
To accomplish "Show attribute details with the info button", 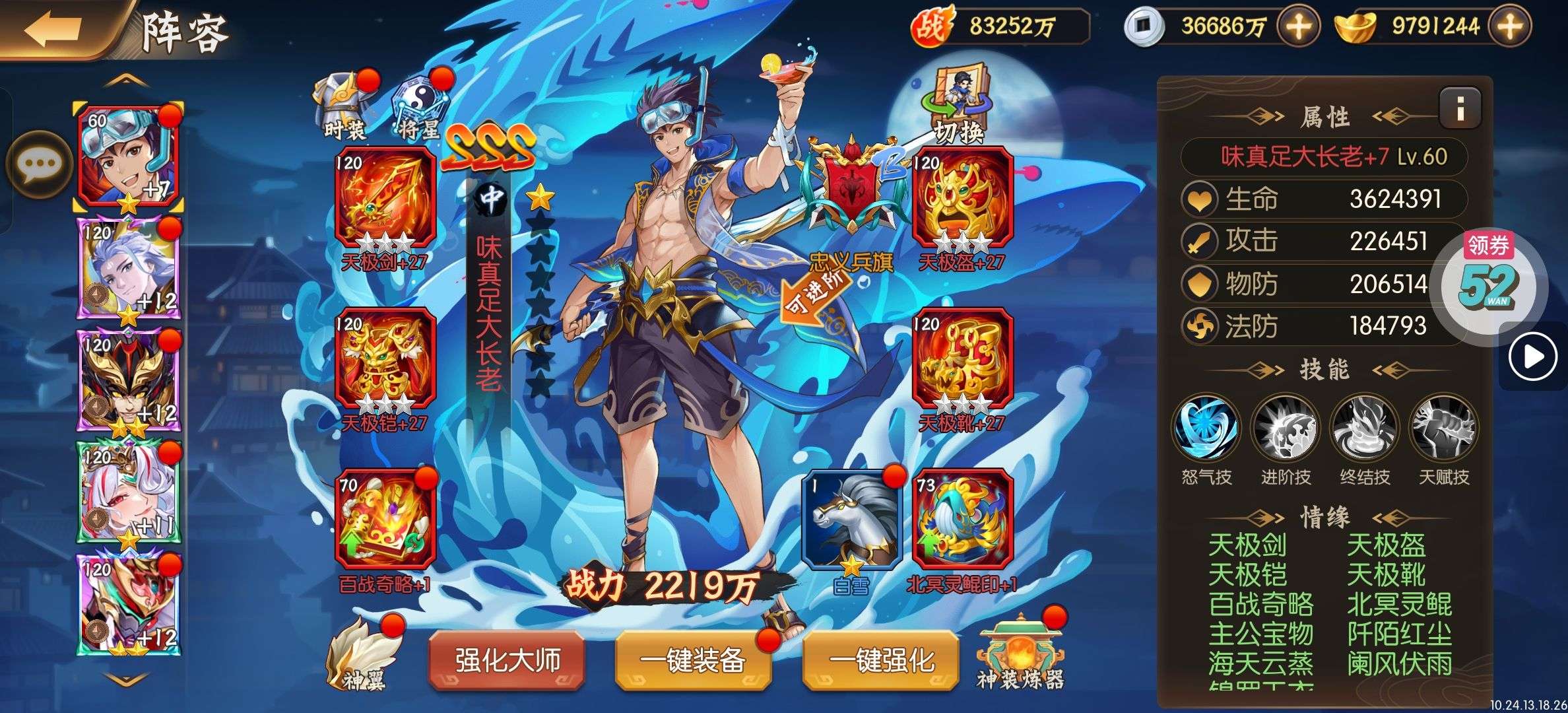I will tap(1460, 108).
